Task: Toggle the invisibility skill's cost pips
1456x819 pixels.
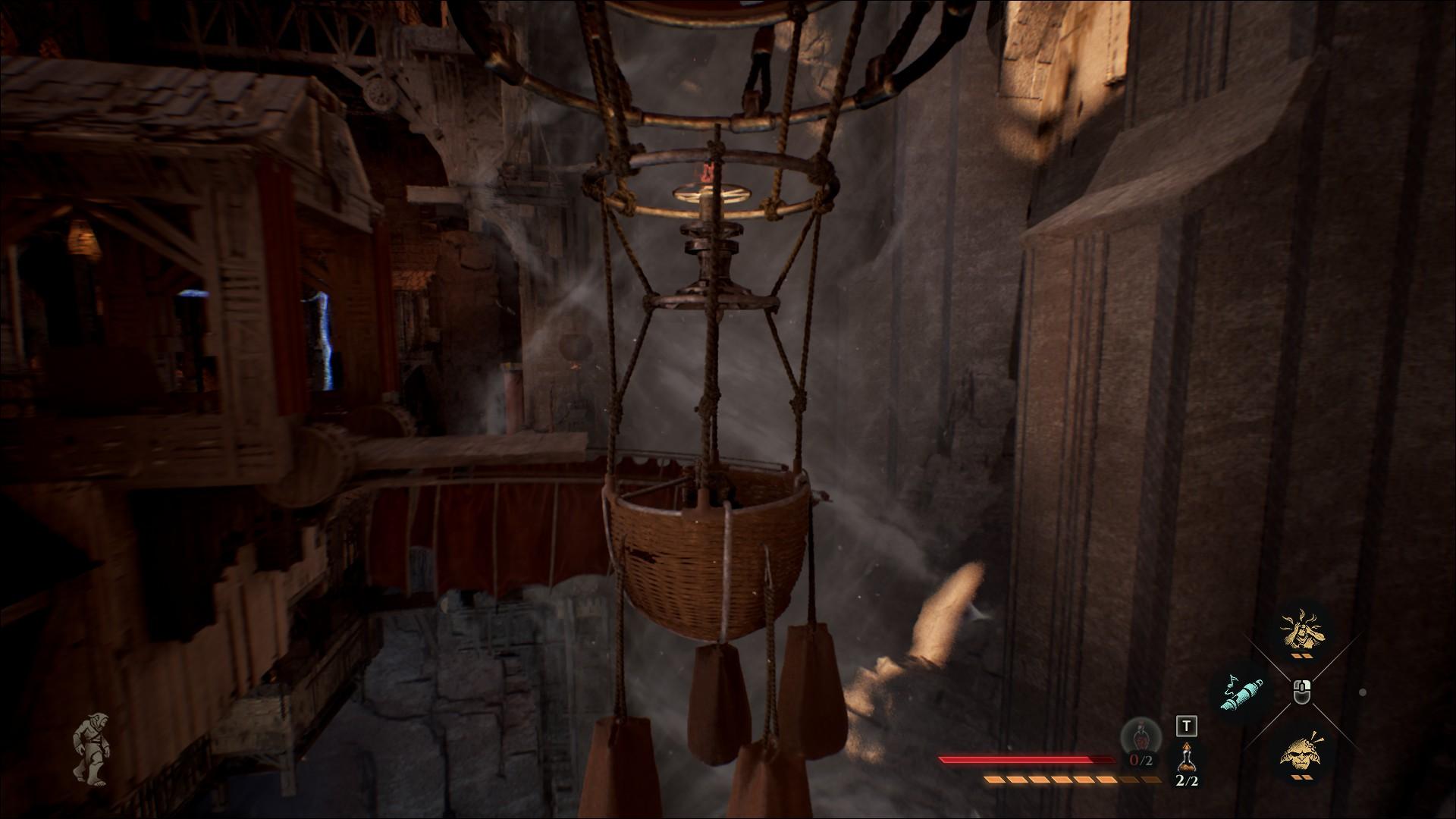Action: click(x=1302, y=655)
